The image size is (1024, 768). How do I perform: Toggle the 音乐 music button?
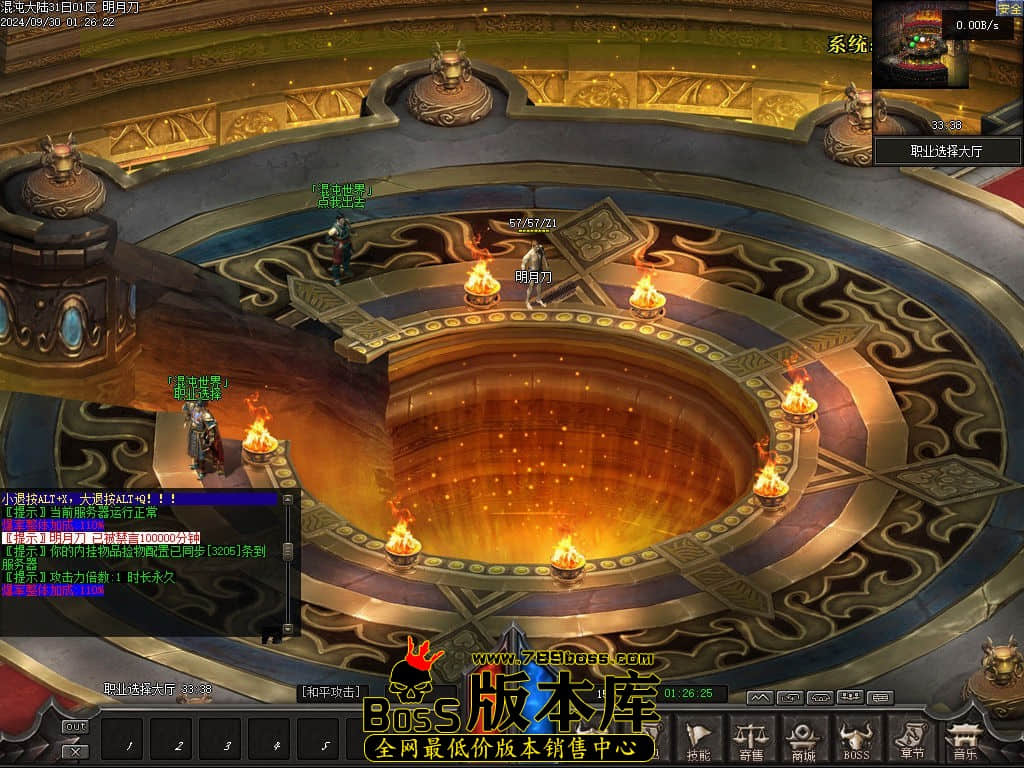(x=965, y=740)
